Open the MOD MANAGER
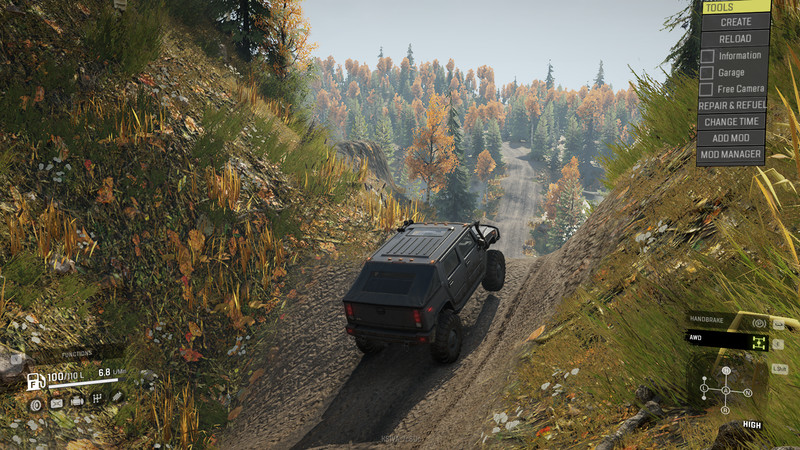 (735, 155)
